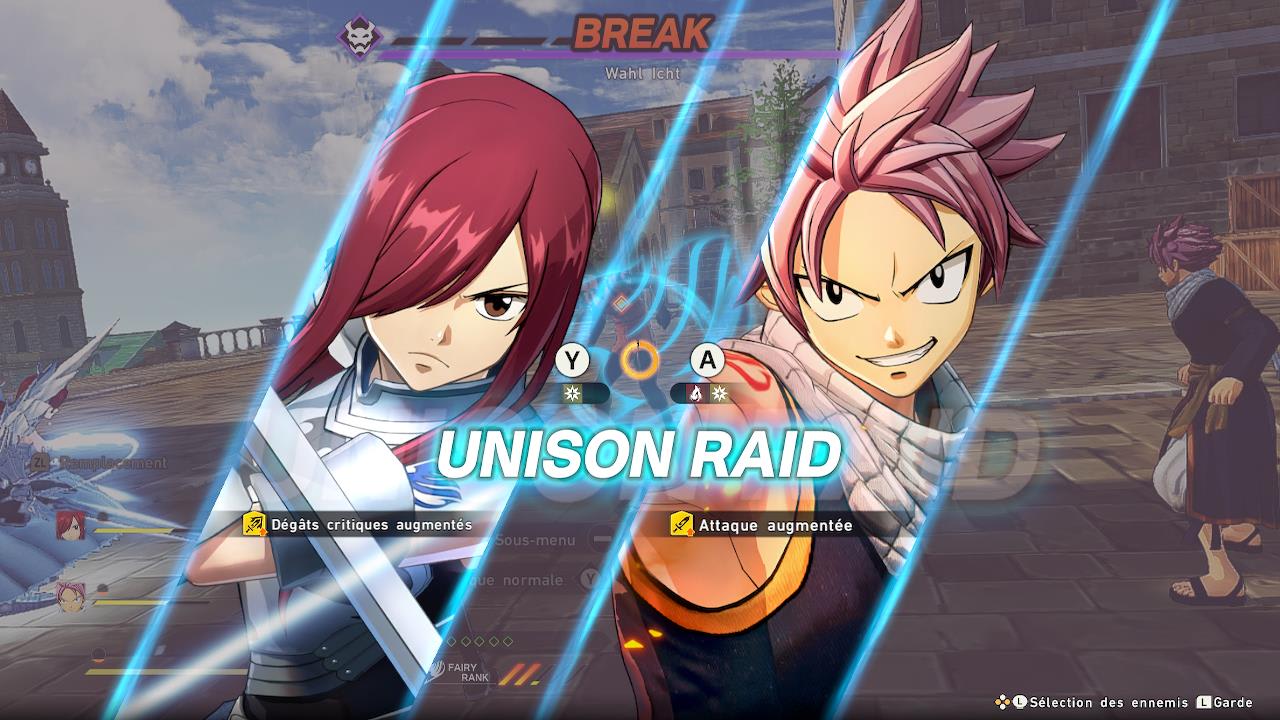Viewport: 1280px width, 720px height.
Task: Click the Fairy Rank wing icon
Action: (436, 670)
